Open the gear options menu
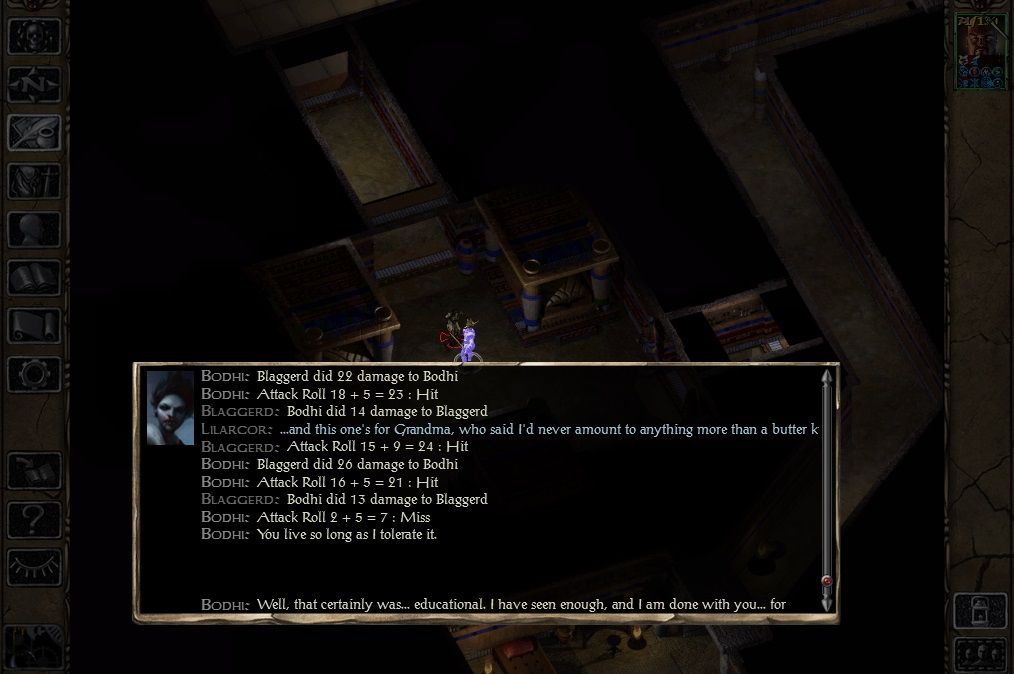Screen dimensions: 1014x674 click(x=34, y=374)
